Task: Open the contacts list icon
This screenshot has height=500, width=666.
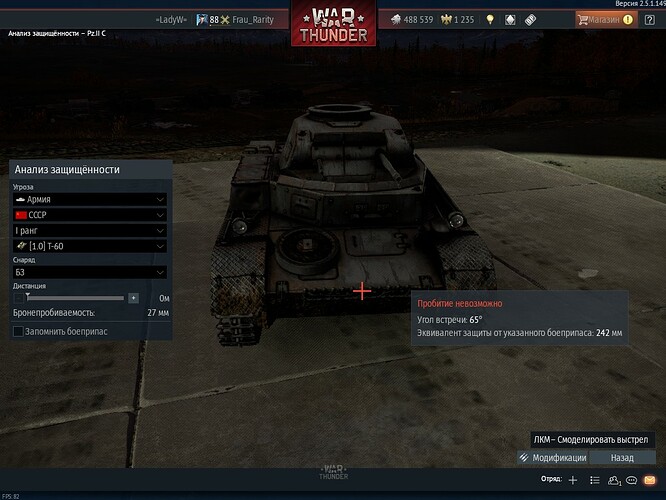Action: [594, 480]
